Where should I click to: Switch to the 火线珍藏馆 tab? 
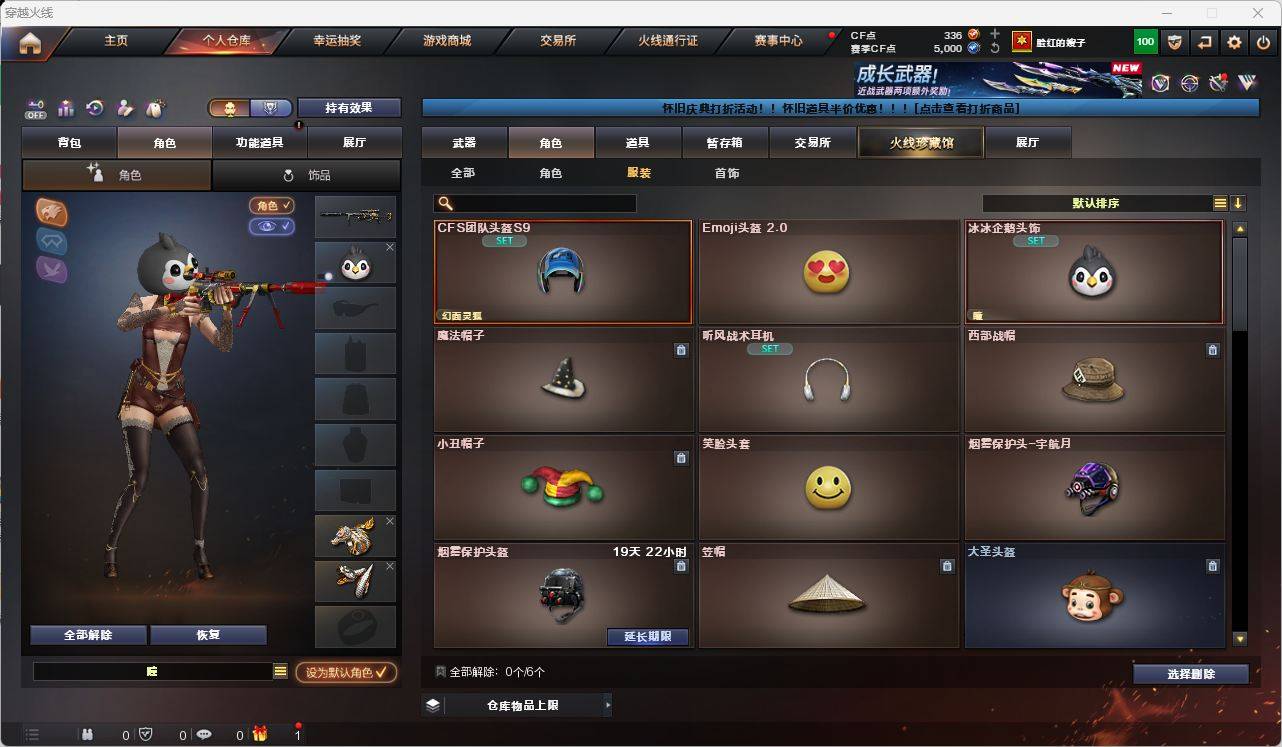pyautogui.click(x=919, y=142)
